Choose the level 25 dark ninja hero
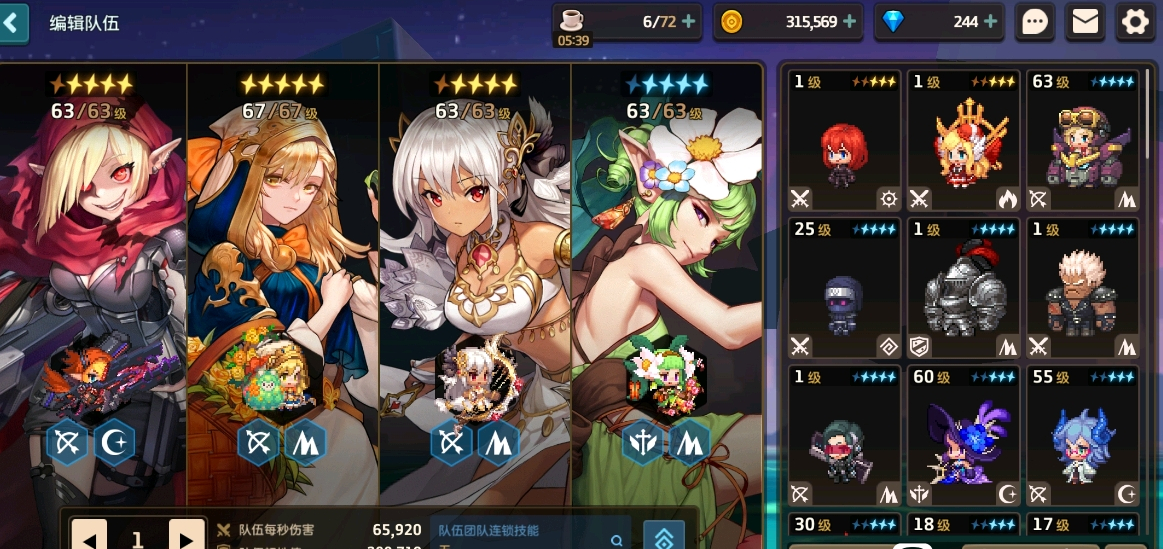Screen dimensions: 1163x549 [x=842, y=288]
